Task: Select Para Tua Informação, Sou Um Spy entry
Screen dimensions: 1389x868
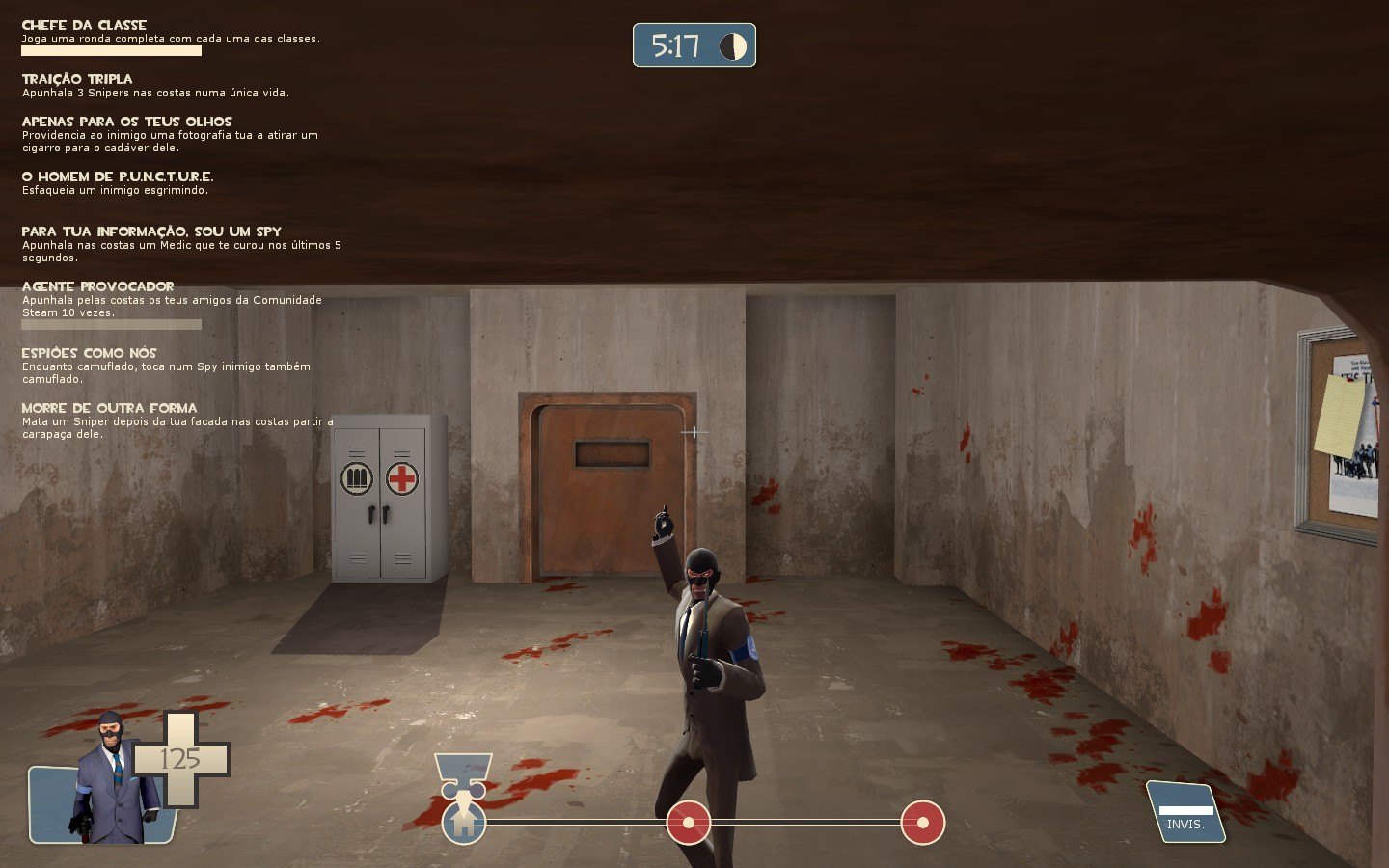Action: (151, 231)
